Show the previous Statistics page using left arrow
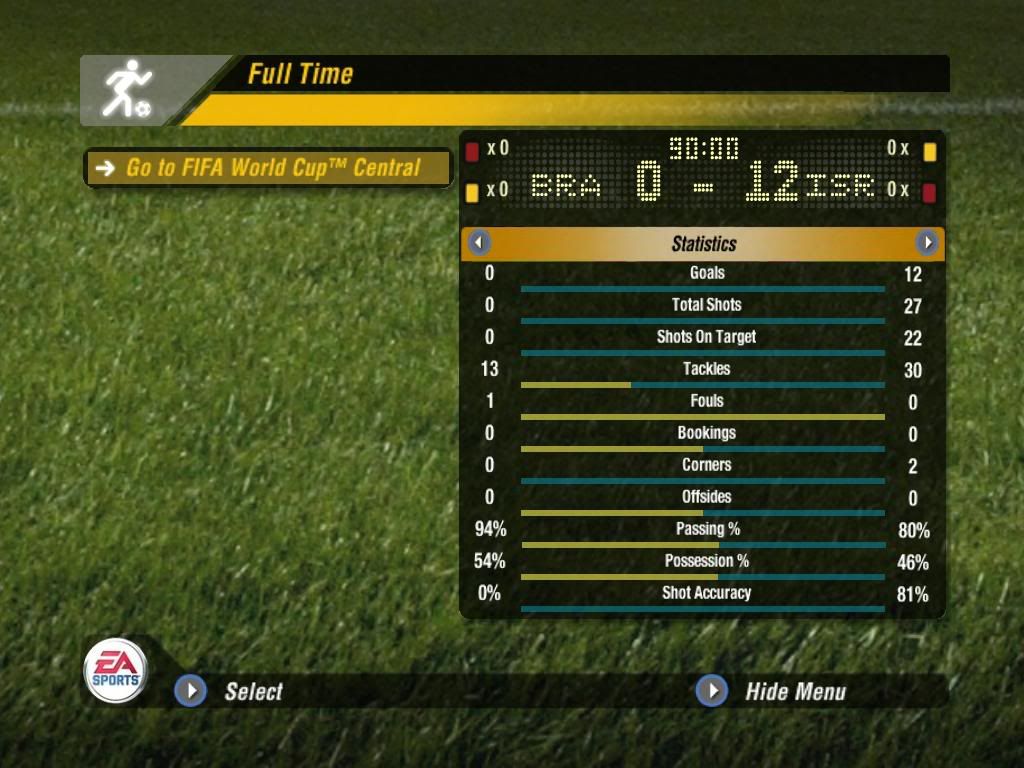Image resolution: width=1024 pixels, height=768 pixels. click(x=480, y=243)
